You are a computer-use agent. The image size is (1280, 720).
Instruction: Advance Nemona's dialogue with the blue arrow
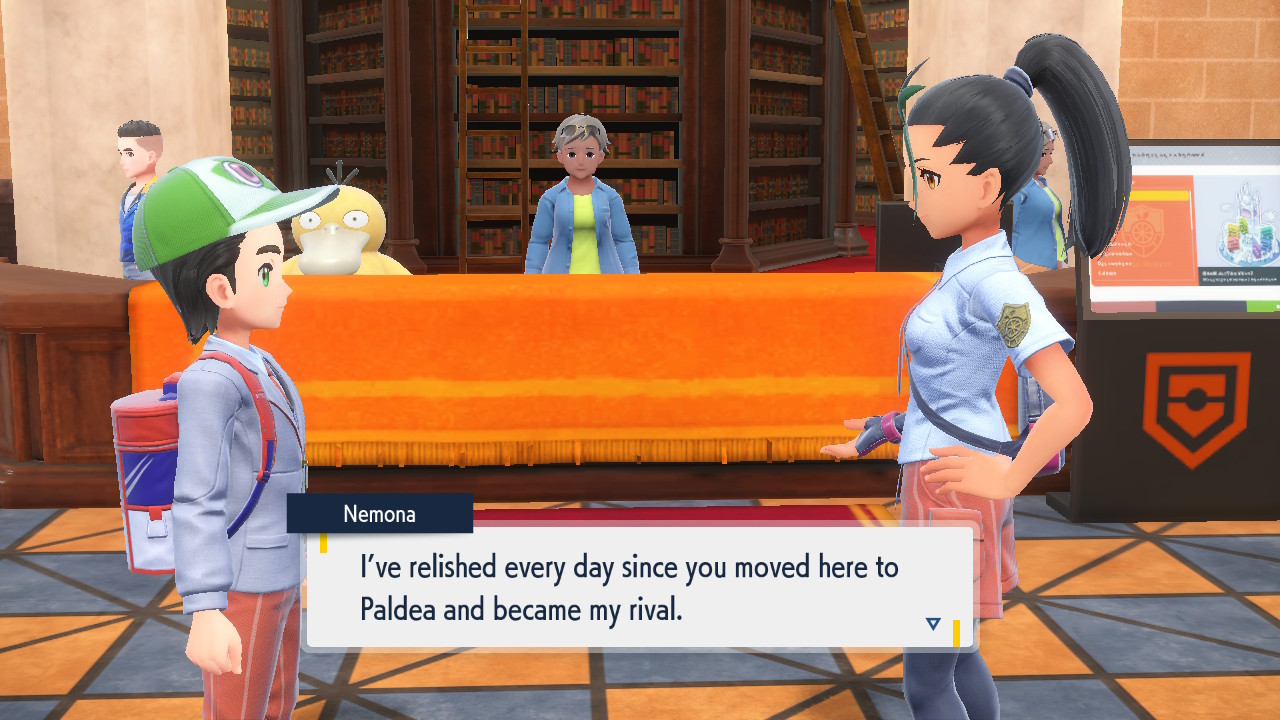[x=933, y=623]
